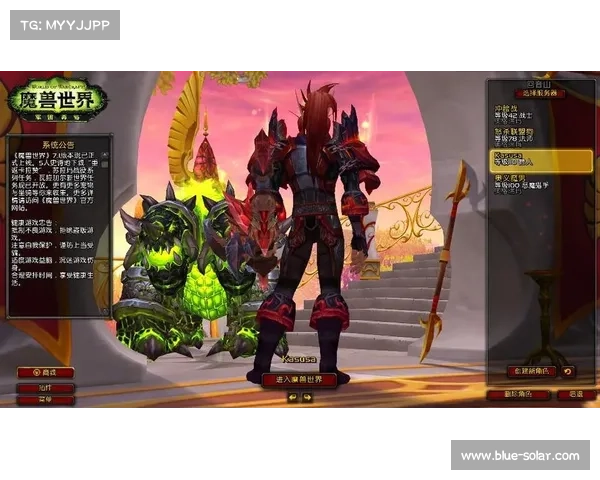
Task: Open the 菜单 menu button
Action: click(x=45, y=399)
